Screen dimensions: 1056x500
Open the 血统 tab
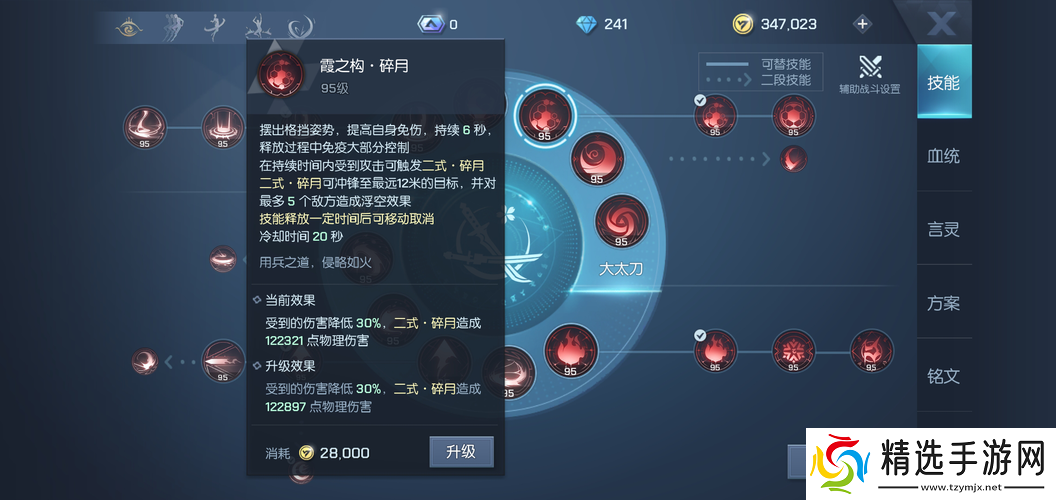tap(942, 156)
